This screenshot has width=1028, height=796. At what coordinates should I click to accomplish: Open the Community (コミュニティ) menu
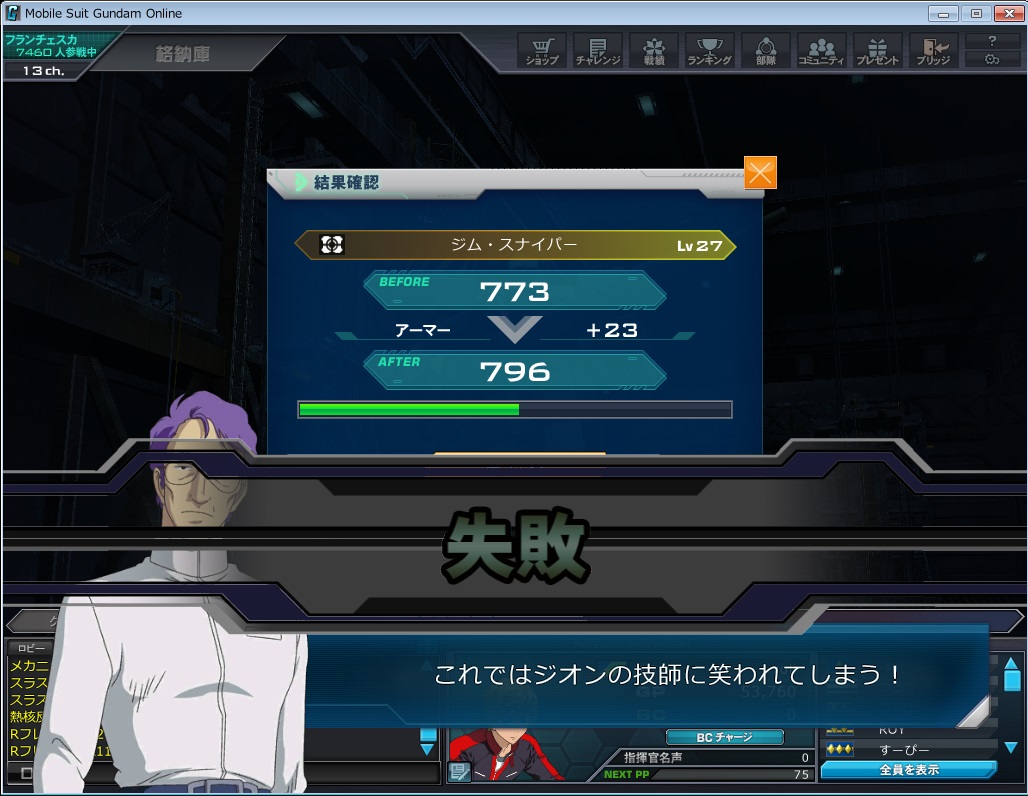point(822,51)
